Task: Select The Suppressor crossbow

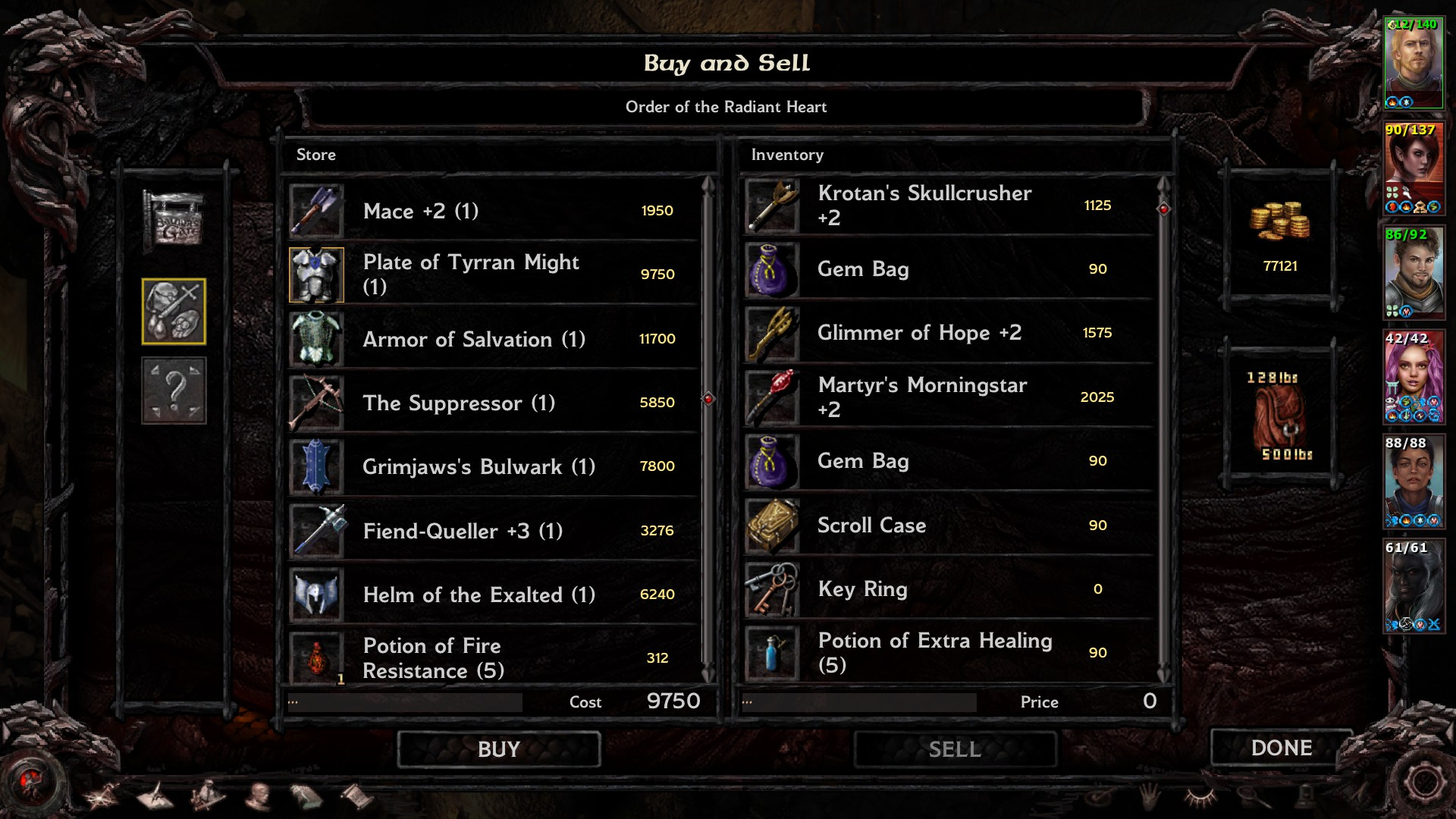Action: click(x=493, y=403)
